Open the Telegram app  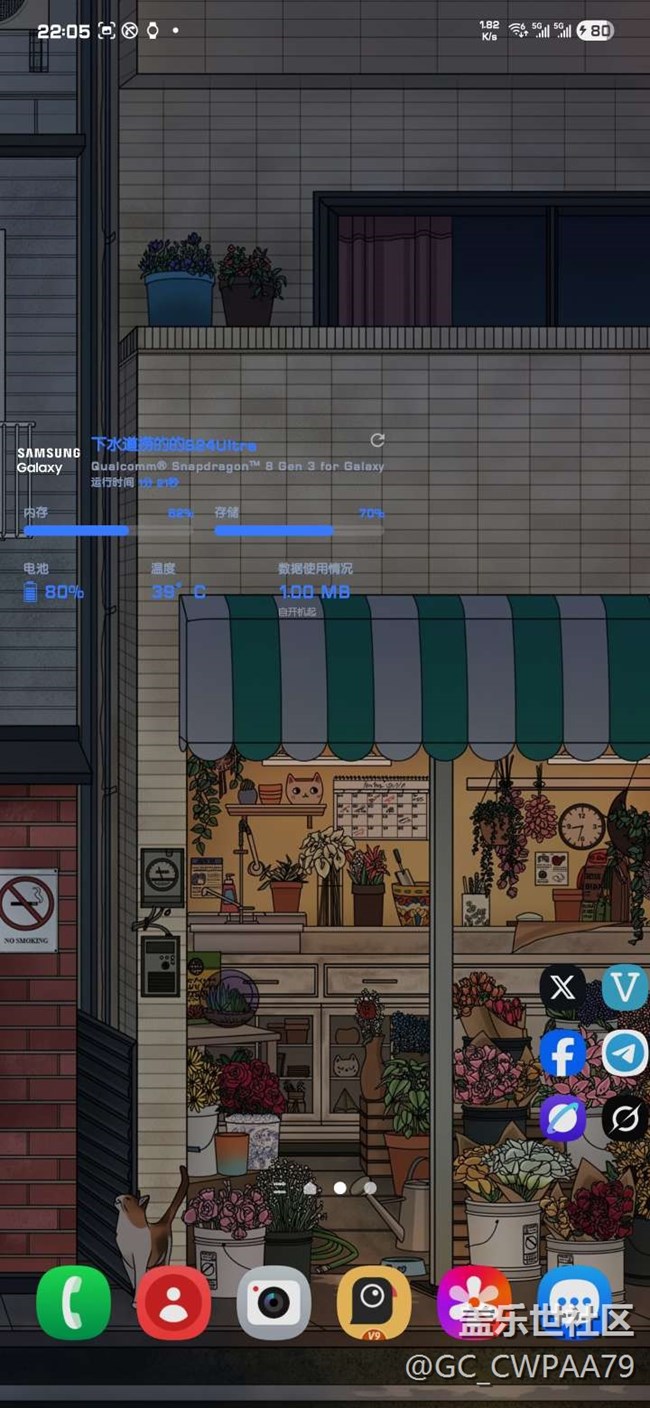click(x=626, y=1053)
